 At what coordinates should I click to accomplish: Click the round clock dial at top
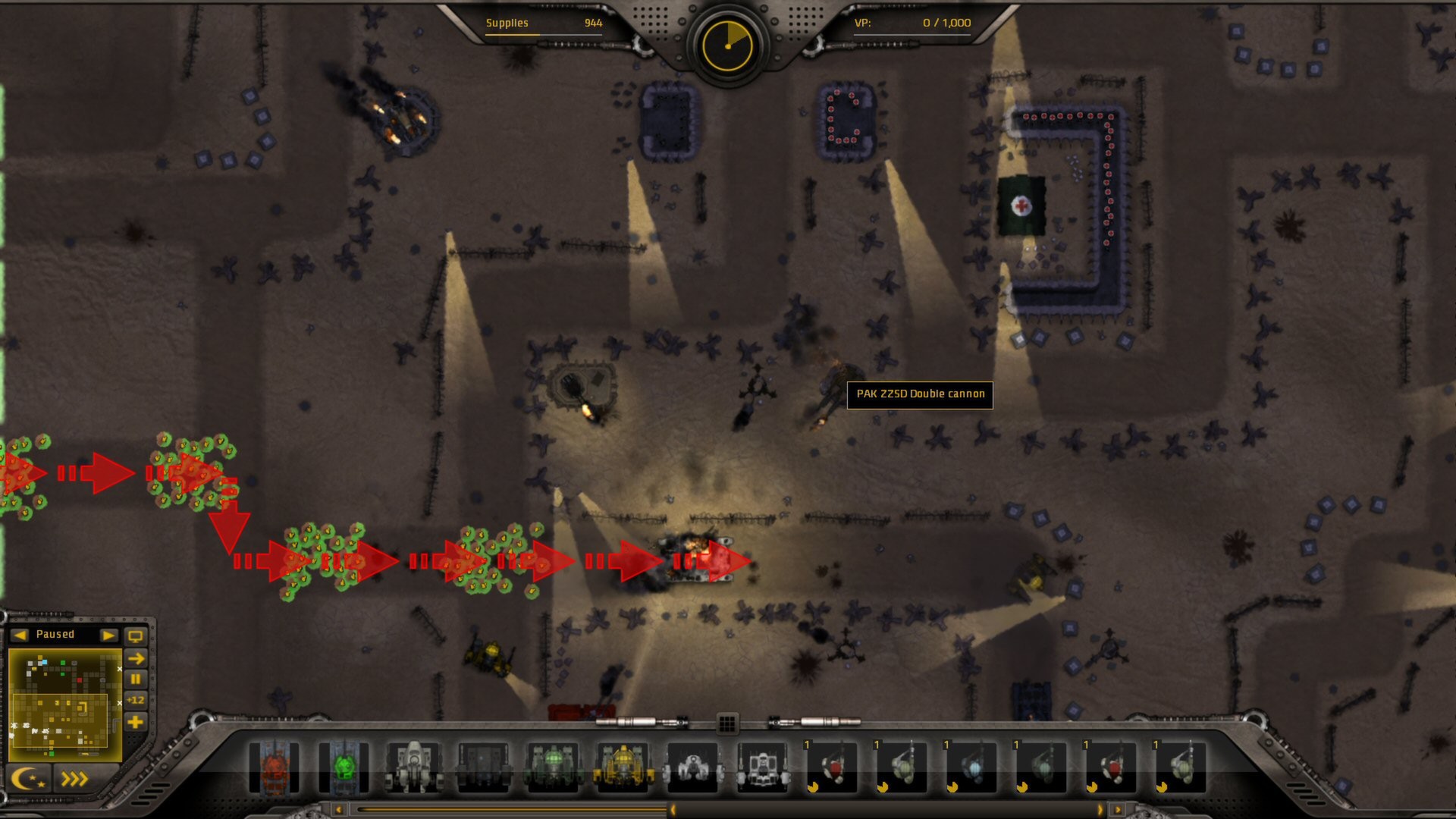click(727, 45)
